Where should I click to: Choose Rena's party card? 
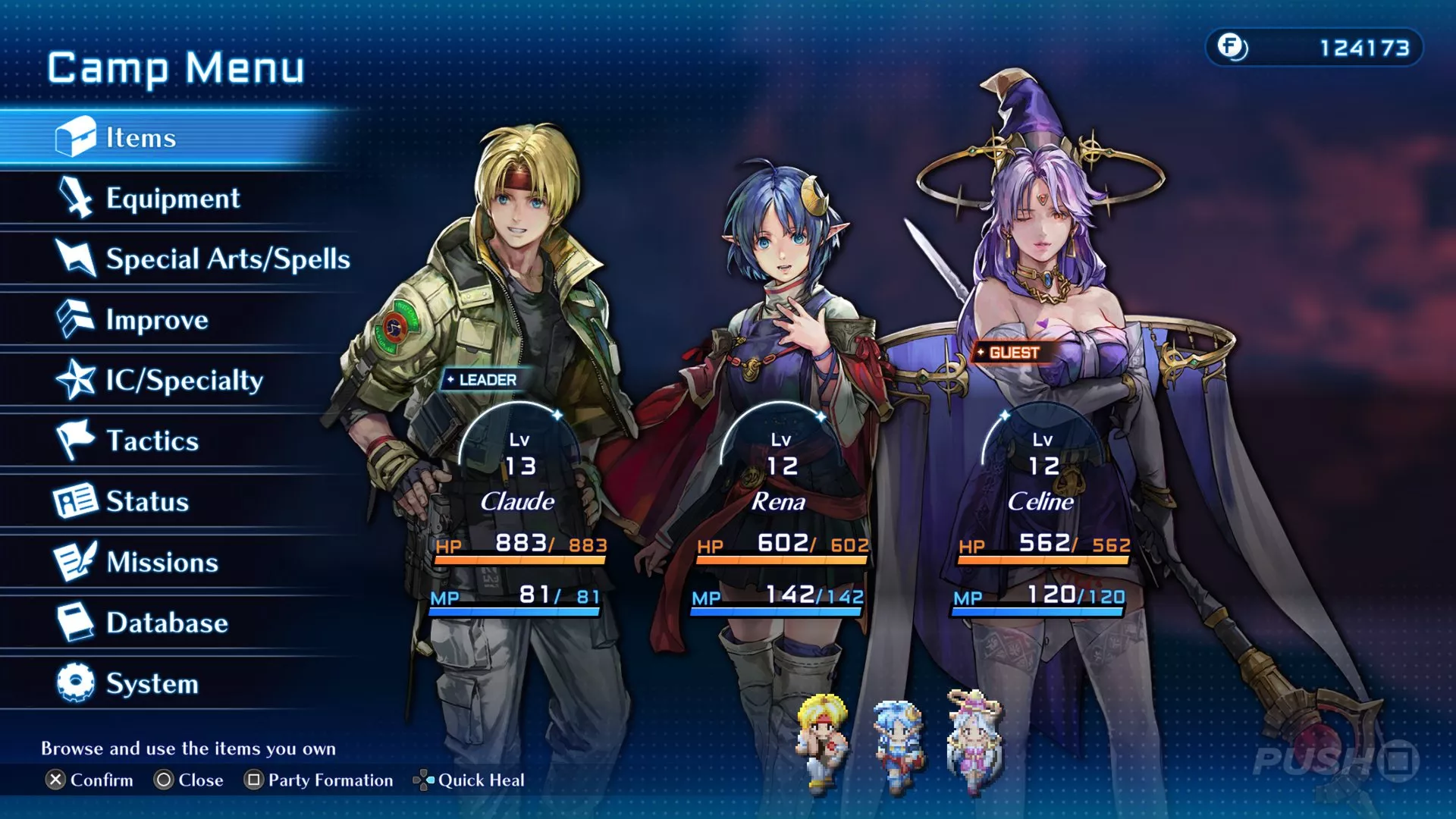(780, 500)
